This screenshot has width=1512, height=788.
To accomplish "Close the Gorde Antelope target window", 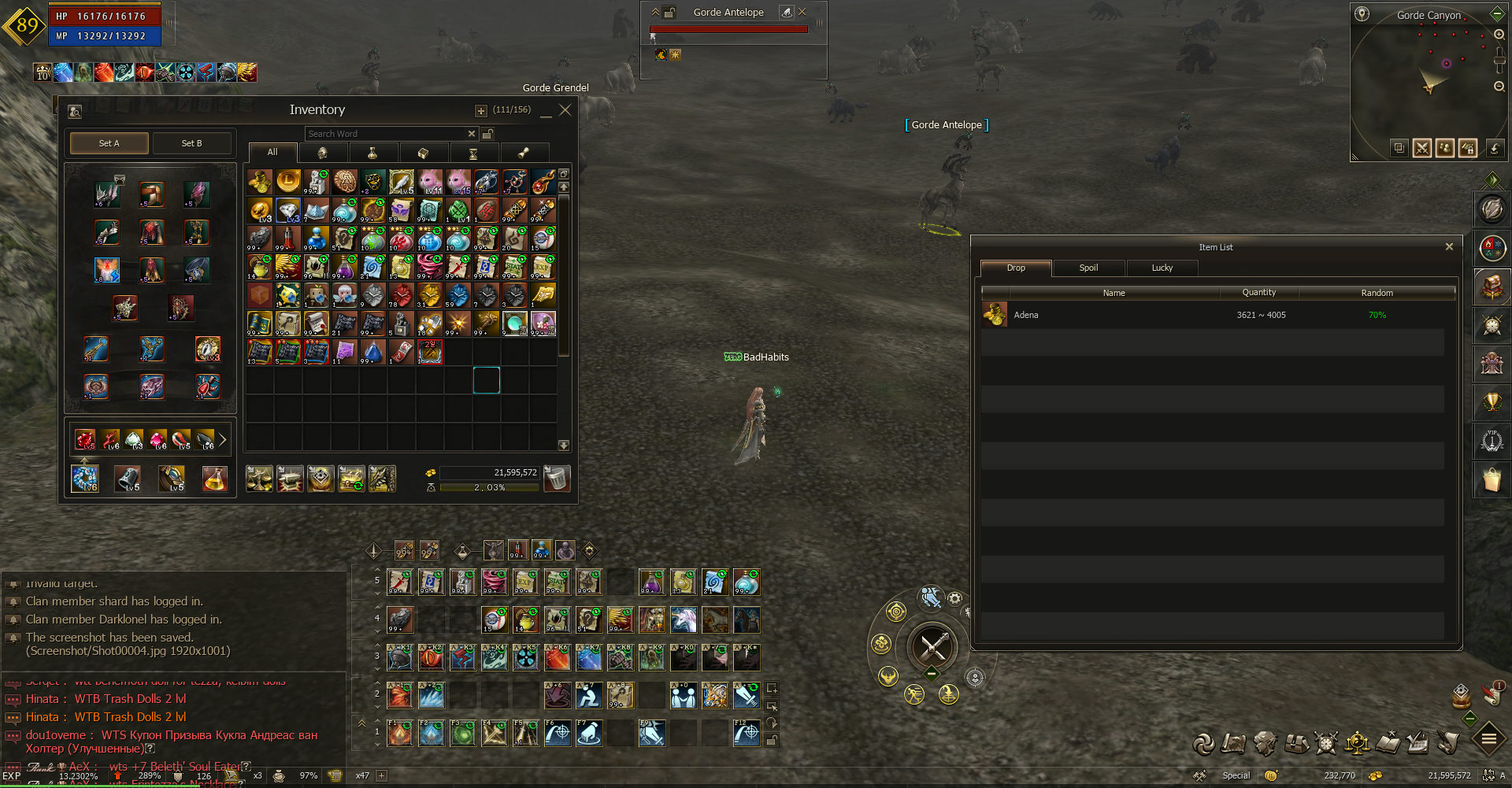I will [802, 12].
